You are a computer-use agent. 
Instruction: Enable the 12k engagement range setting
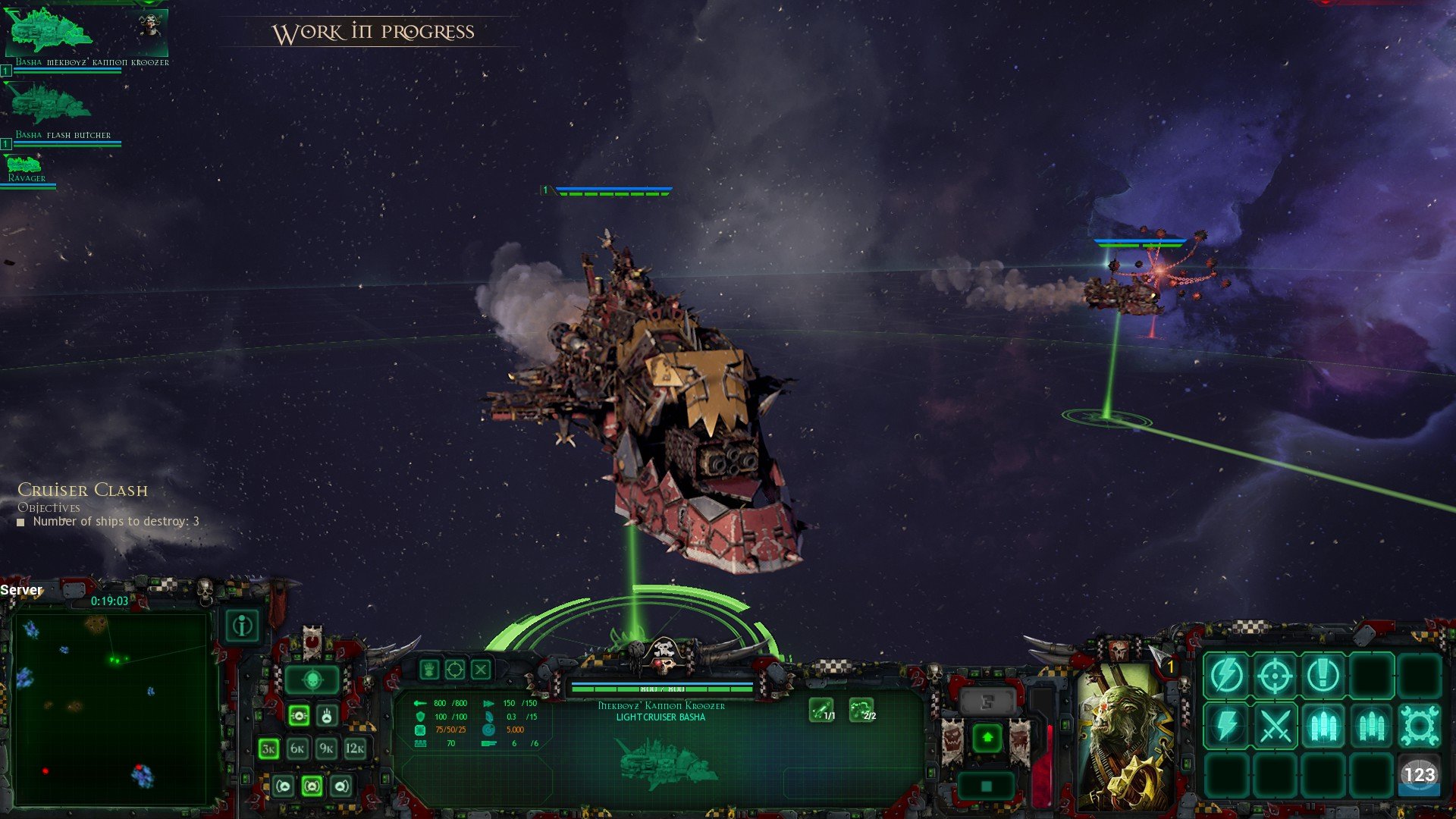355,748
